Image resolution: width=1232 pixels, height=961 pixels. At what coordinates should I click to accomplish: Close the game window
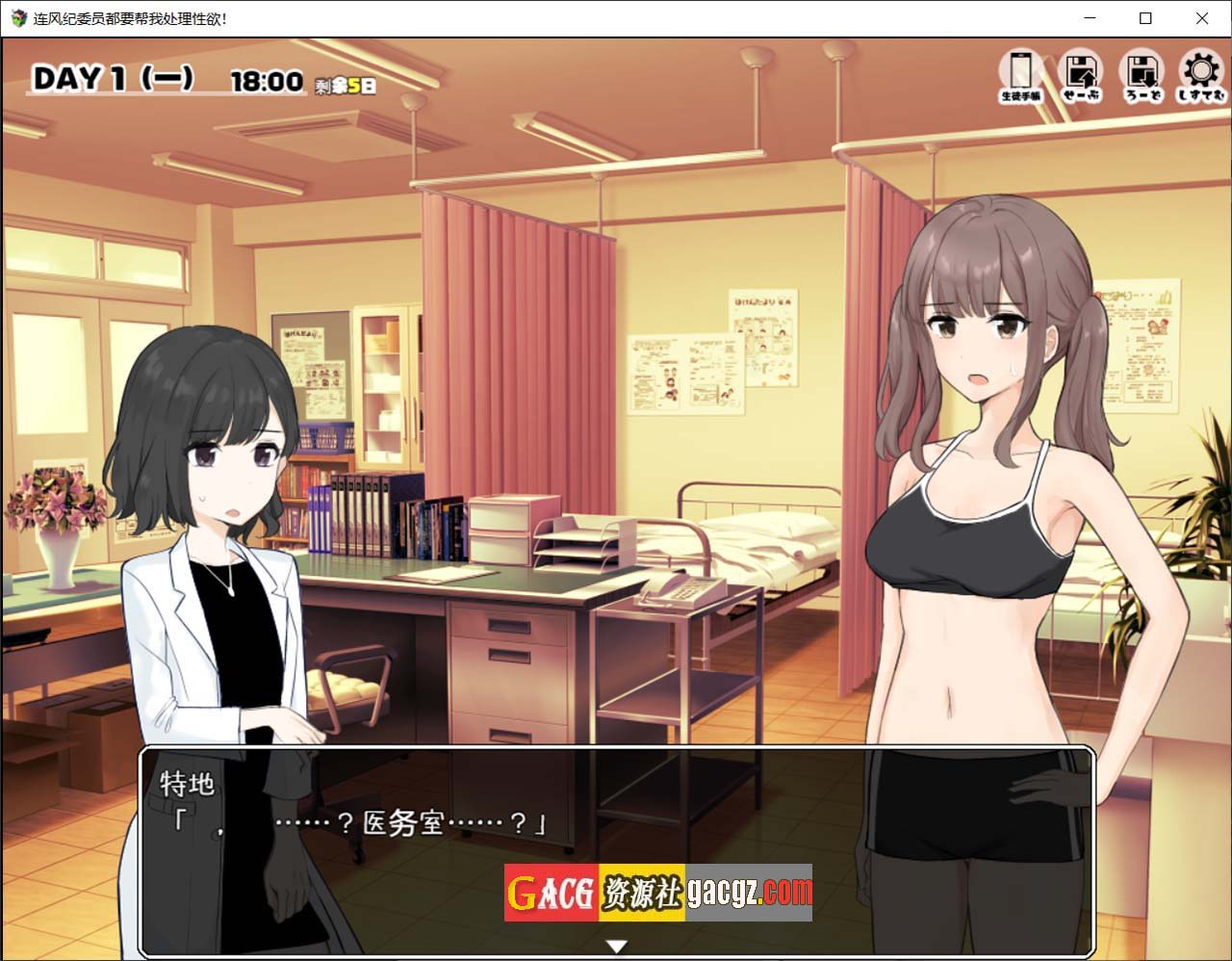[x=1202, y=18]
